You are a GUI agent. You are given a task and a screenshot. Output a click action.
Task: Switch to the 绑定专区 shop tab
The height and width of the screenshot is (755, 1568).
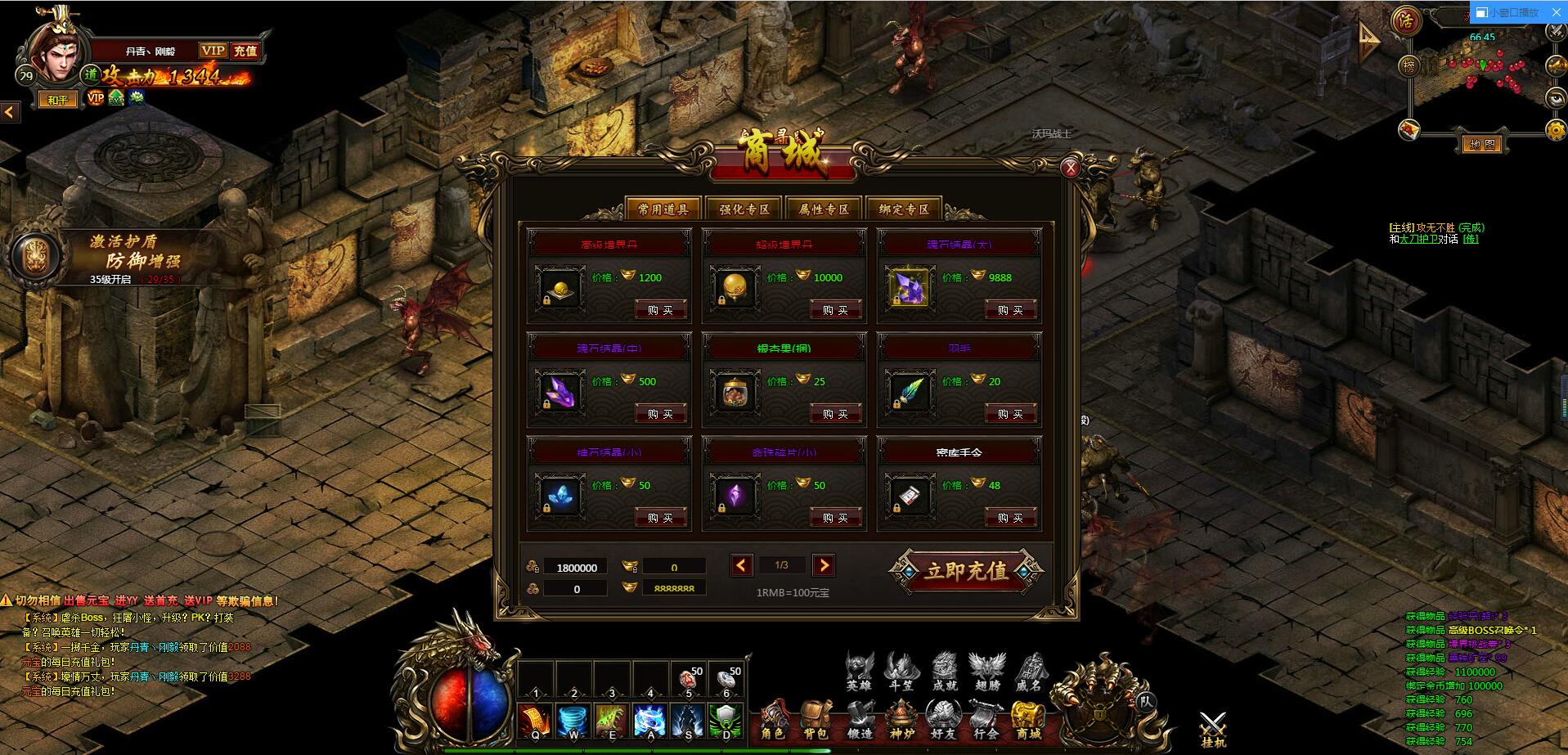(x=905, y=209)
